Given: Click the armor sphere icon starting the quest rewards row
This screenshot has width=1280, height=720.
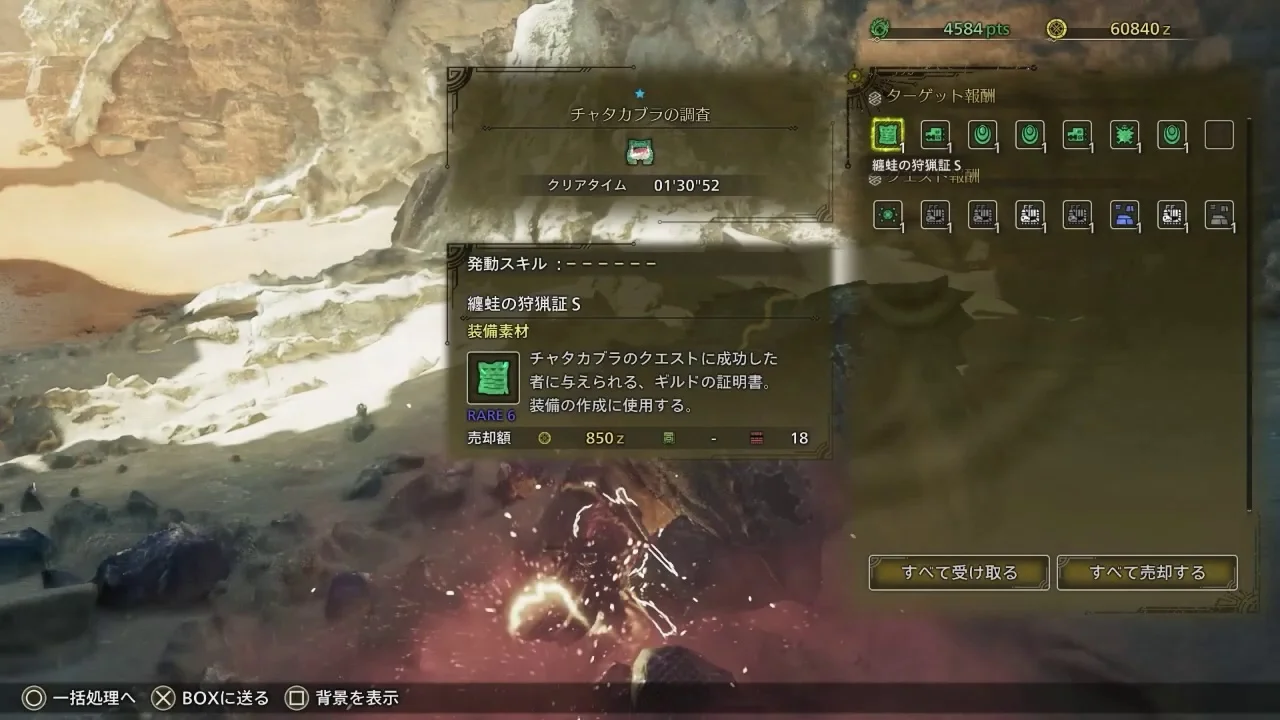Looking at the screenshot, I should (x=886, y=215).
